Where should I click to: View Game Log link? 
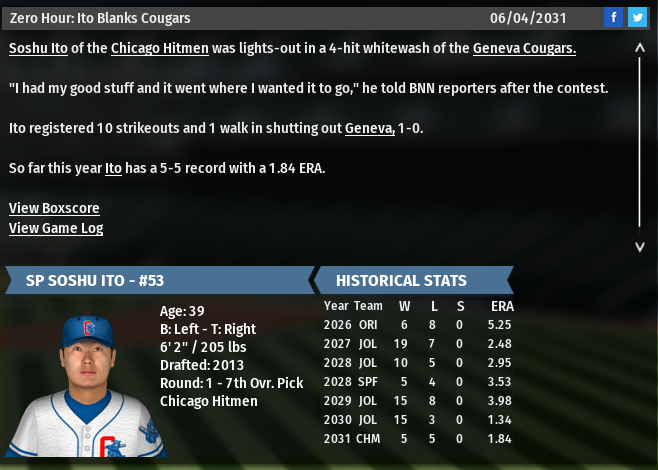click(56, 228)
